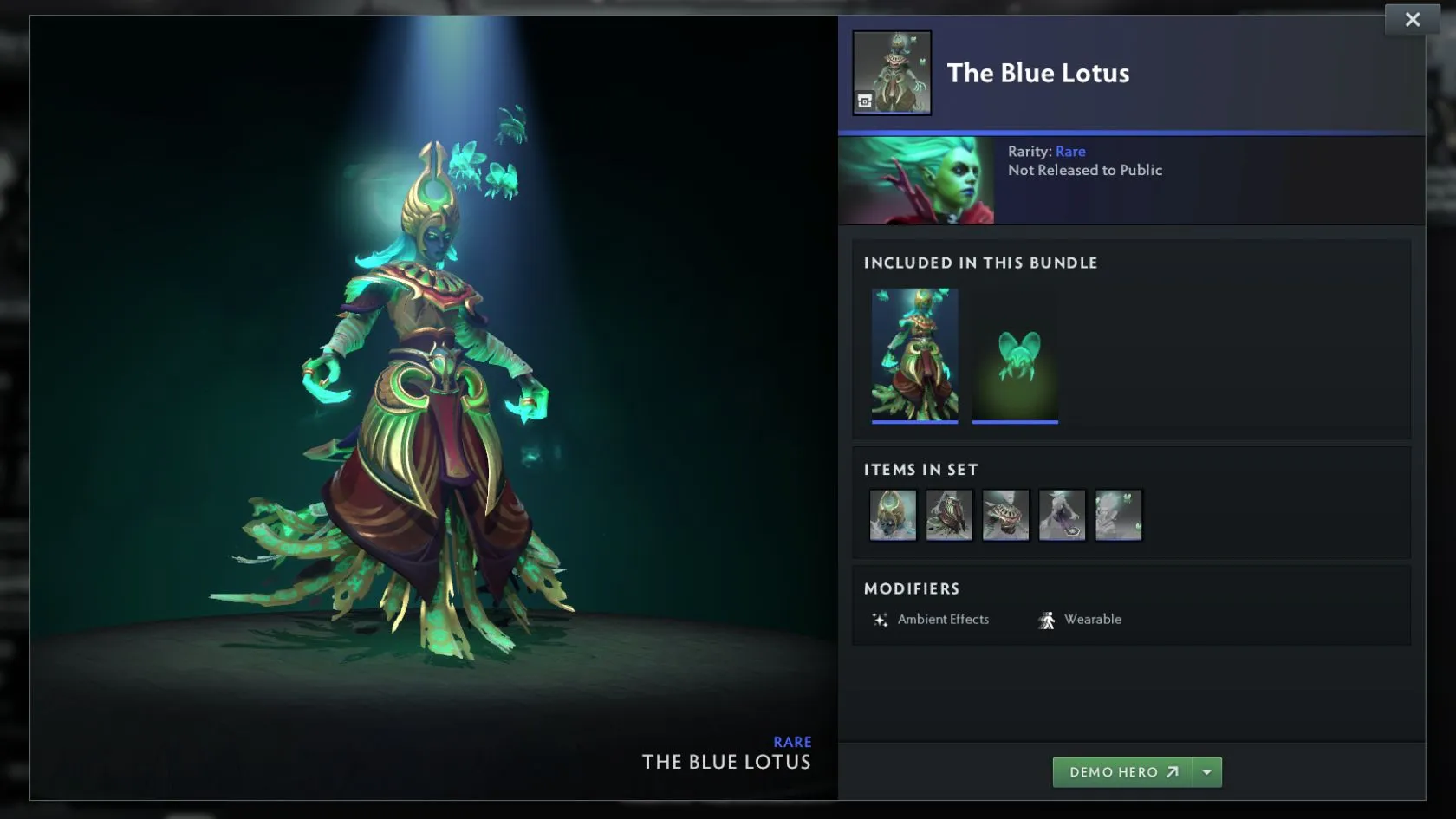This screenshot has width=1456, height=819.
Task: Choose the red skirt set item
Action: click(x=949, y=515)
